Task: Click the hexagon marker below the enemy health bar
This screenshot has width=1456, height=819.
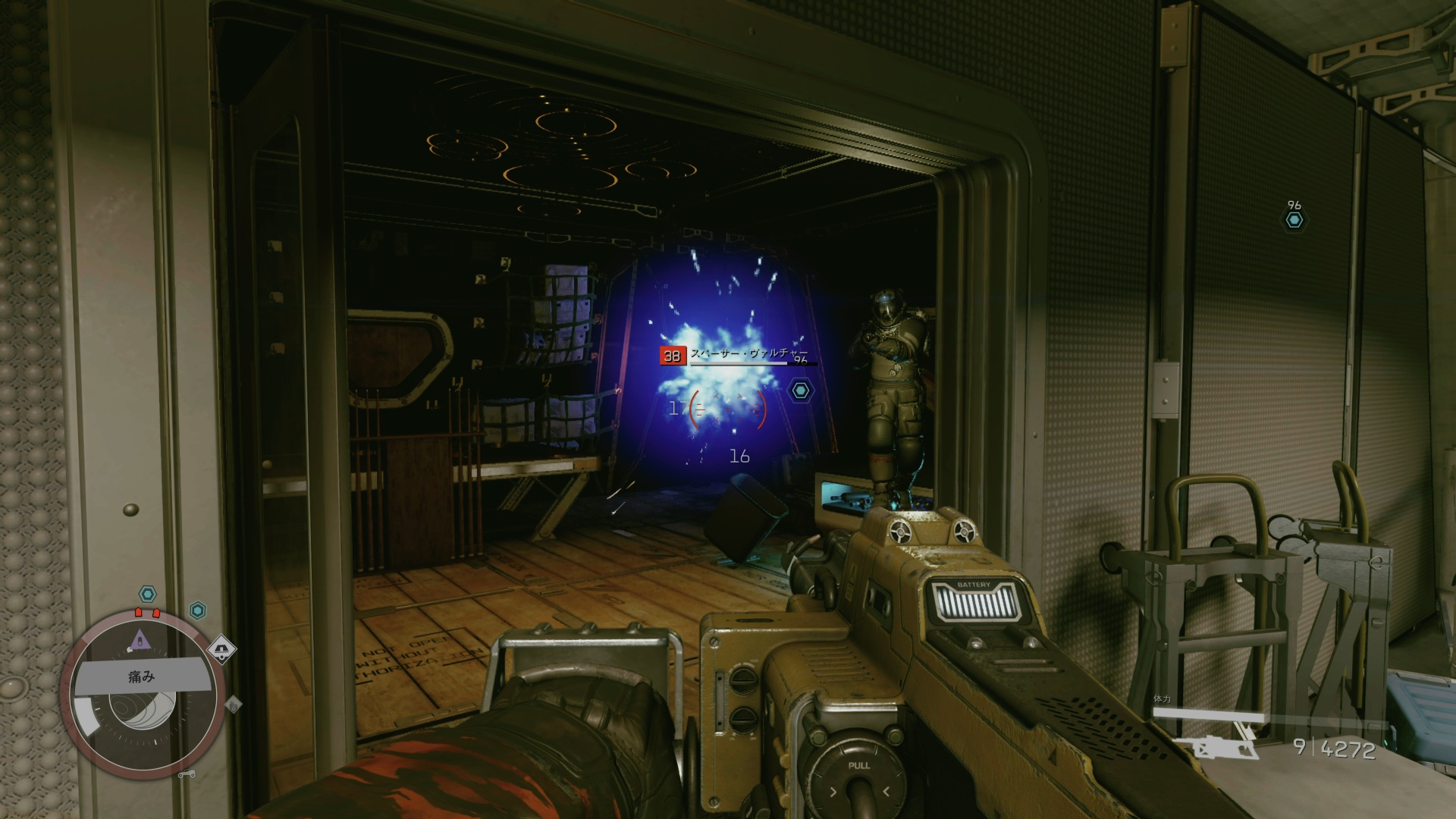Action: coord(800,391)
